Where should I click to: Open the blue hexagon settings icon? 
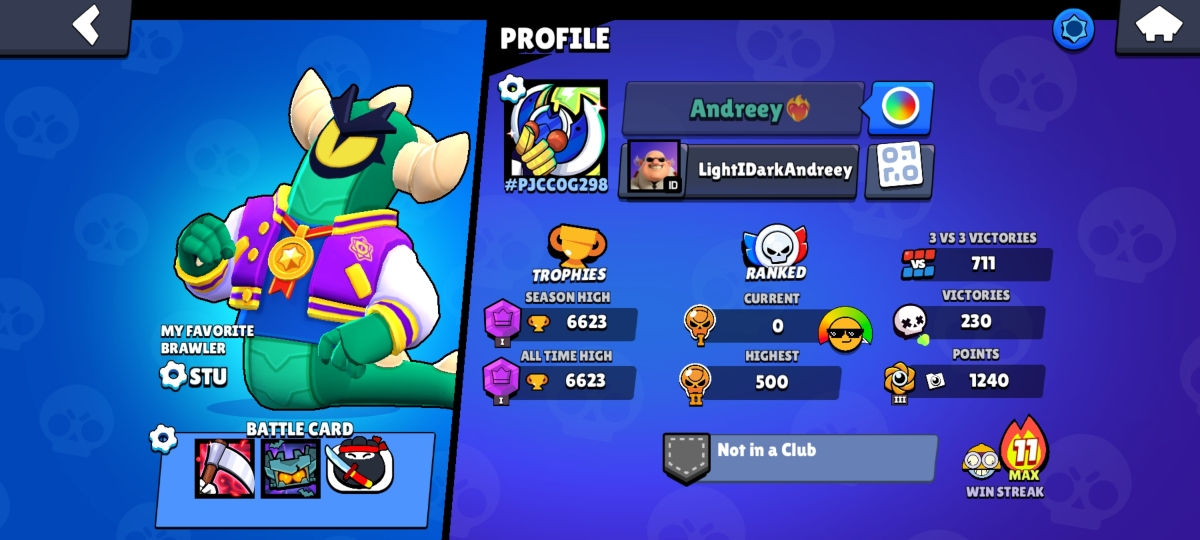pyautogui.click(x=1073, y=29)
